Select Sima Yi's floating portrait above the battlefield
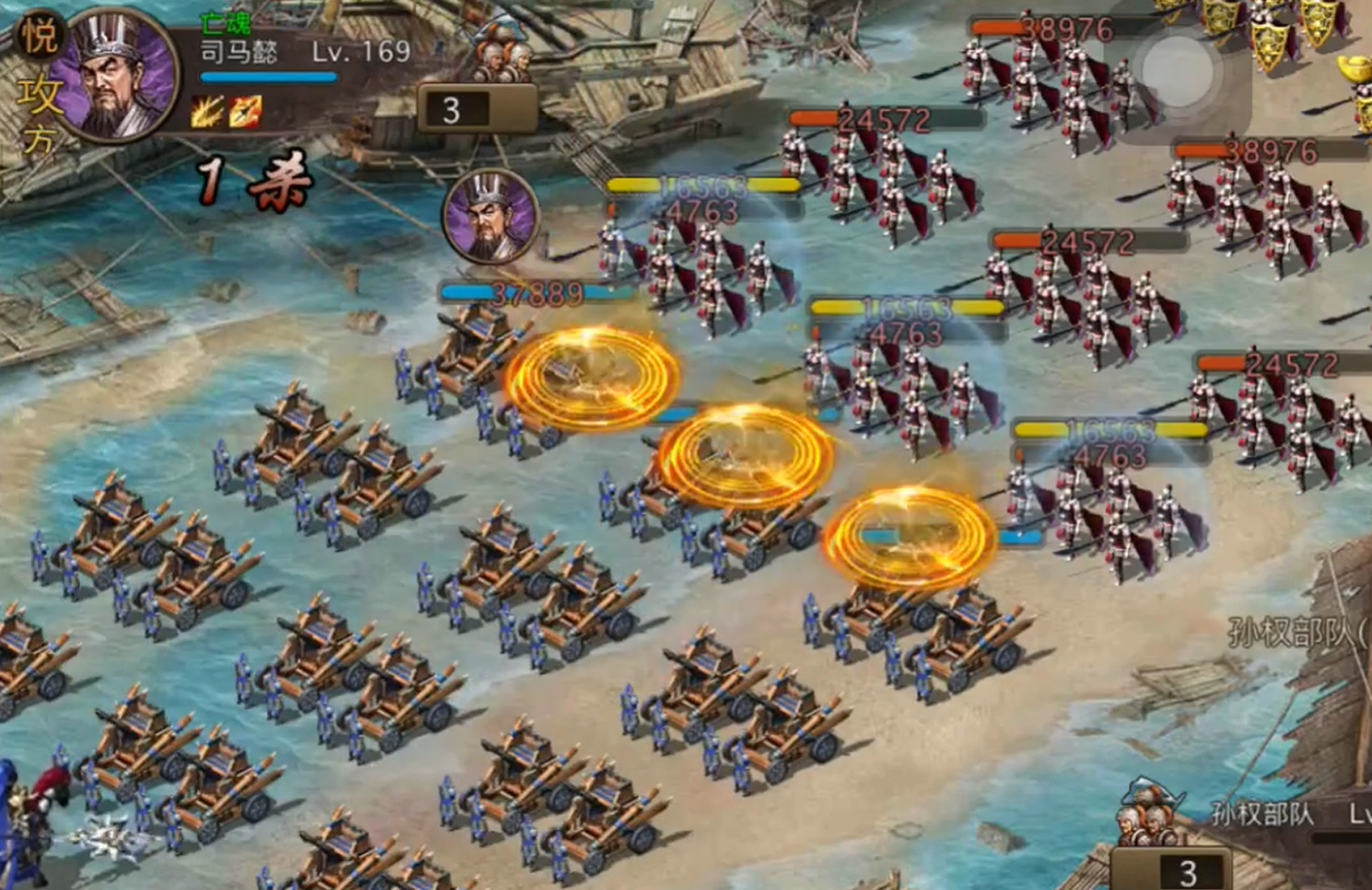Viewport: 1372px width, 890px height. pos(490,217)
